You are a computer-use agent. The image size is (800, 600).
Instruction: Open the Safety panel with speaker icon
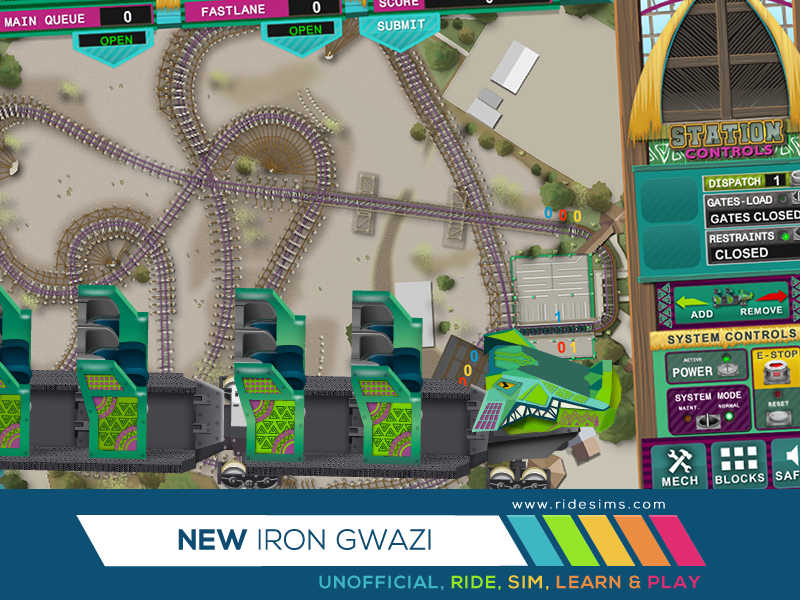tap(787, 466)
